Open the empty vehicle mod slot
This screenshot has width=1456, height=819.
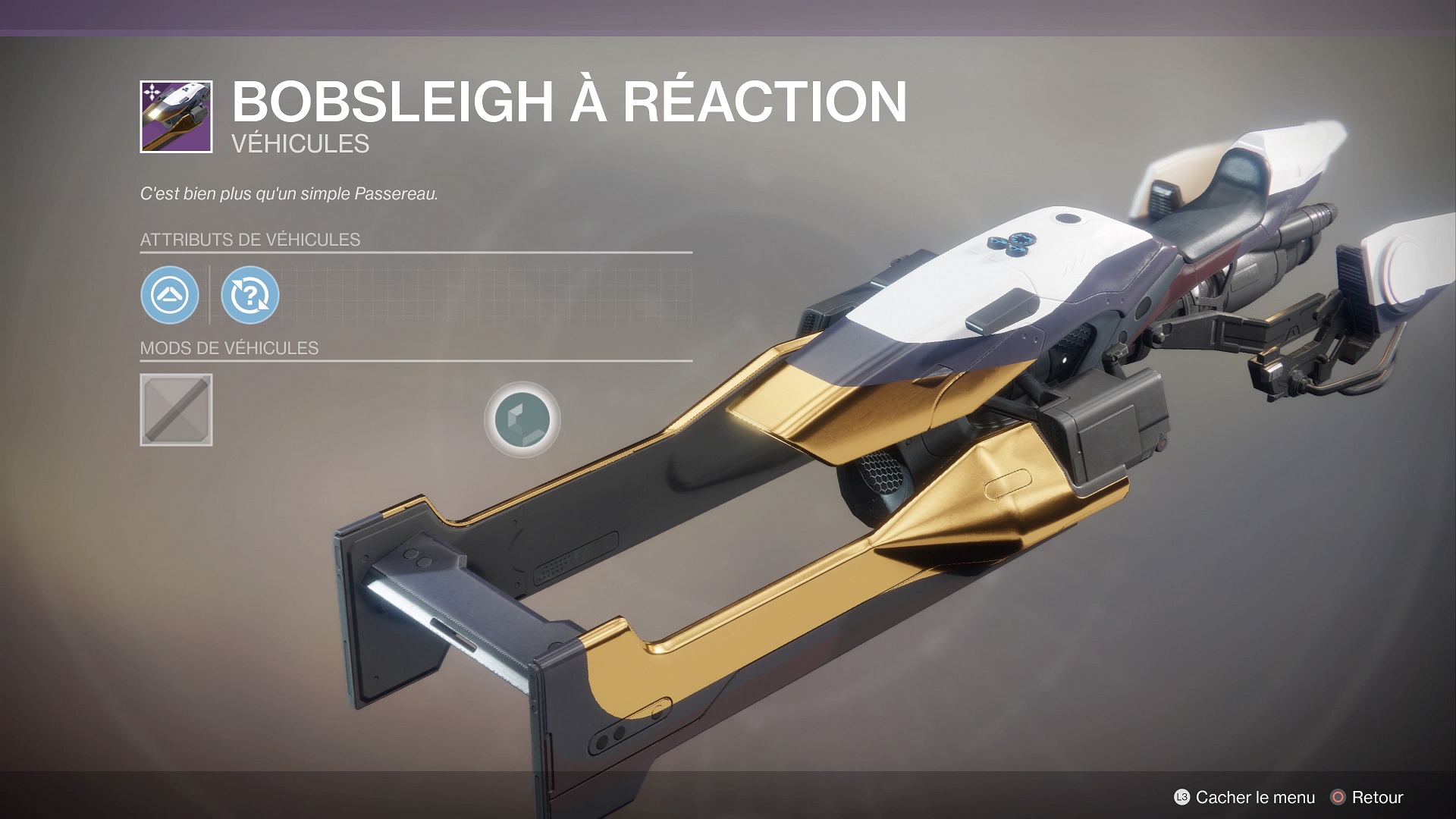coord(176,410)
